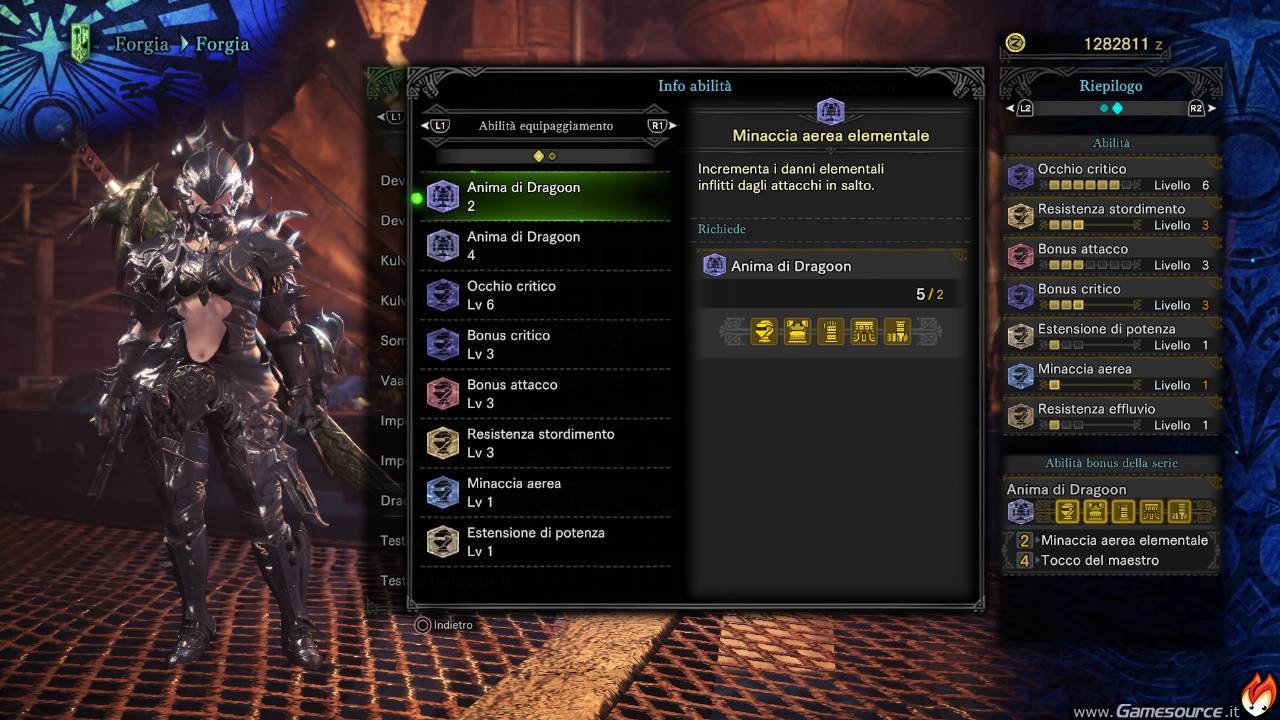Screen dimensions: 1280x720
Task: Select Resistenza stordimento Lv 3 list entry
Action: click(545, 443)
